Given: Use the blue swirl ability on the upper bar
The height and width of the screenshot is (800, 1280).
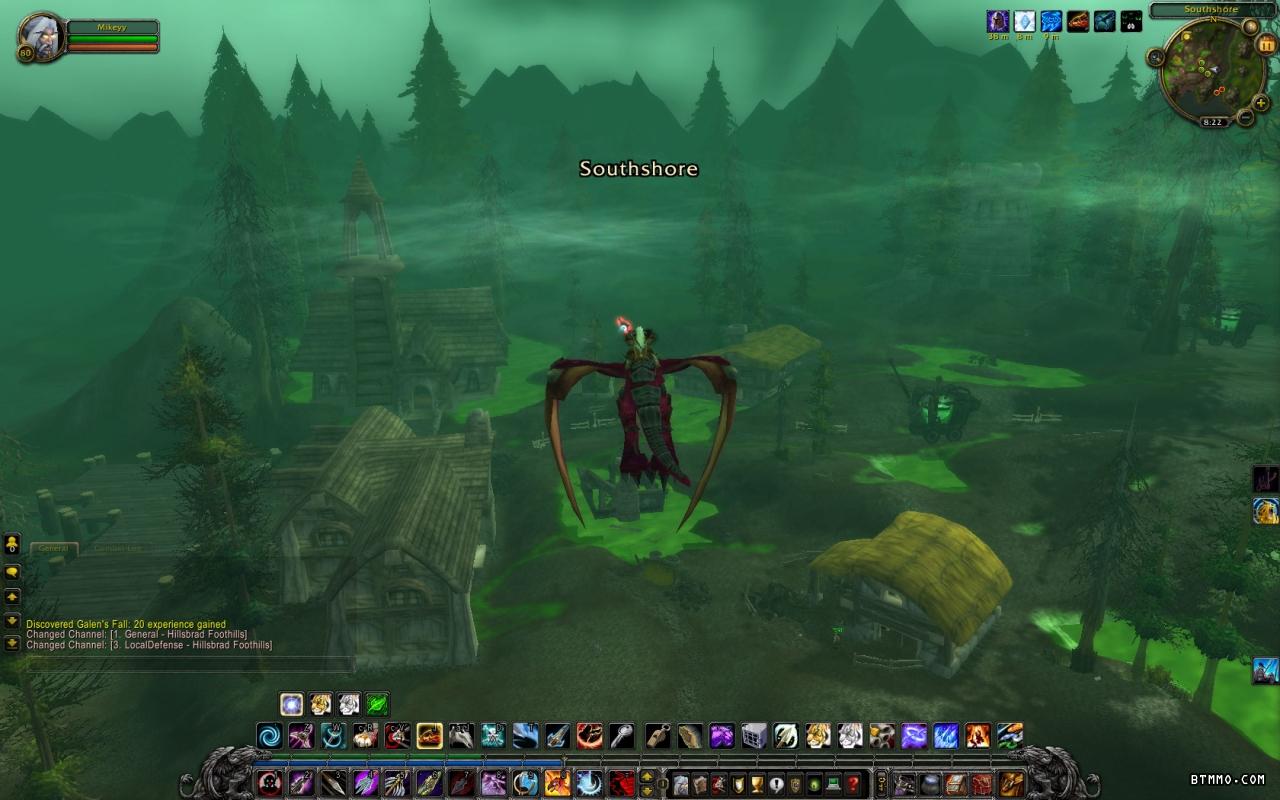Looking at the screenshot, I should (x=269, y=737).
